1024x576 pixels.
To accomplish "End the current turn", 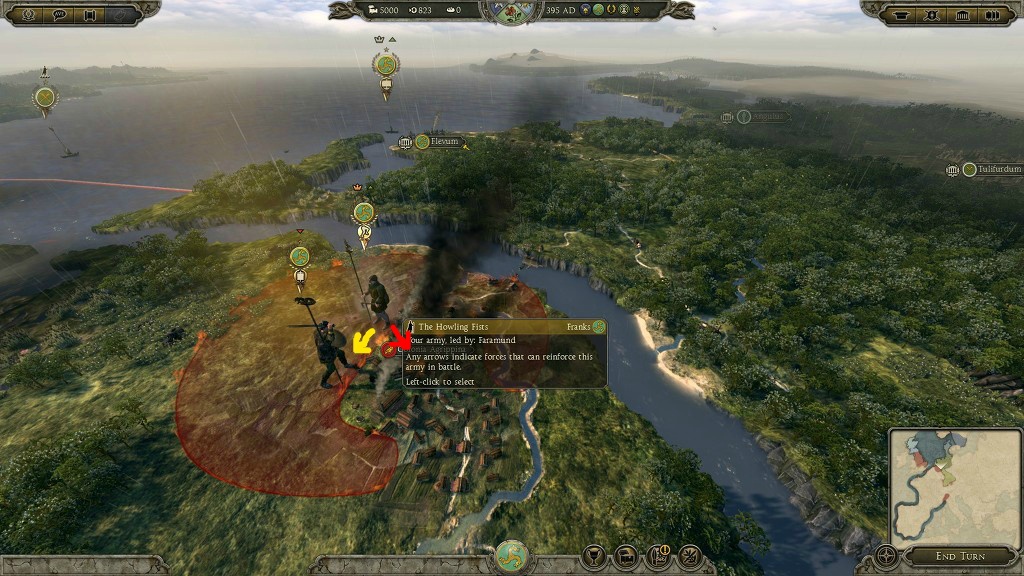I will coord(958,556).
